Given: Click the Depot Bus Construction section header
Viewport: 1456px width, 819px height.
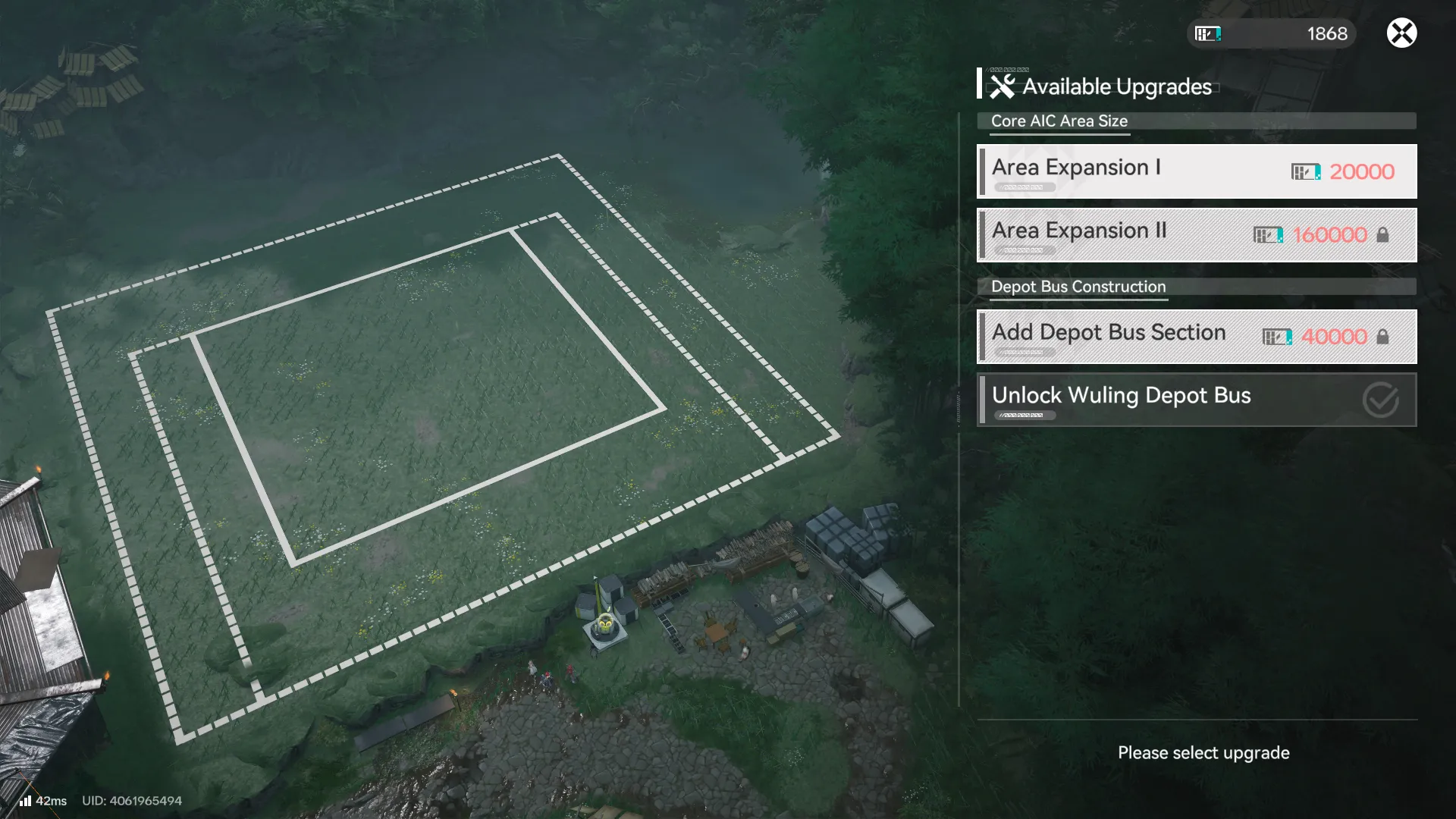Looking at the screenshot, I should (1078, 287).
